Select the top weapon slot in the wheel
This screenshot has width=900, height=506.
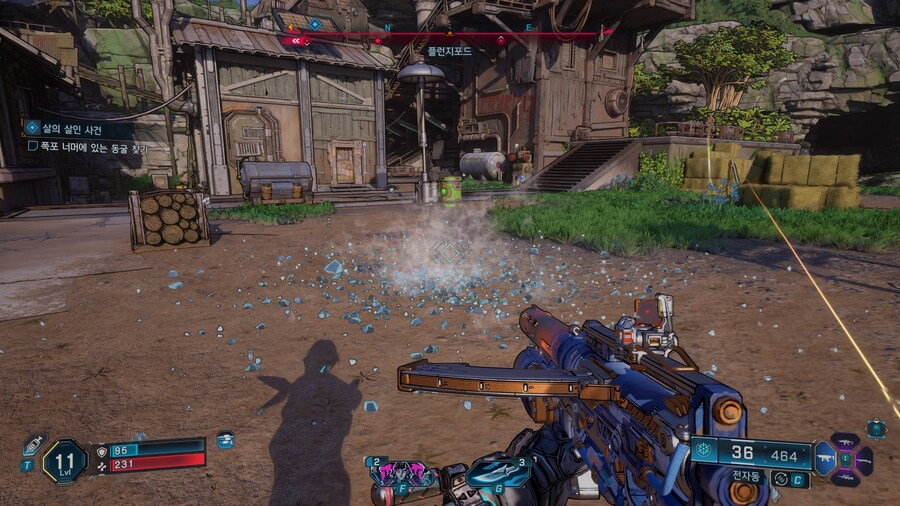845,442
